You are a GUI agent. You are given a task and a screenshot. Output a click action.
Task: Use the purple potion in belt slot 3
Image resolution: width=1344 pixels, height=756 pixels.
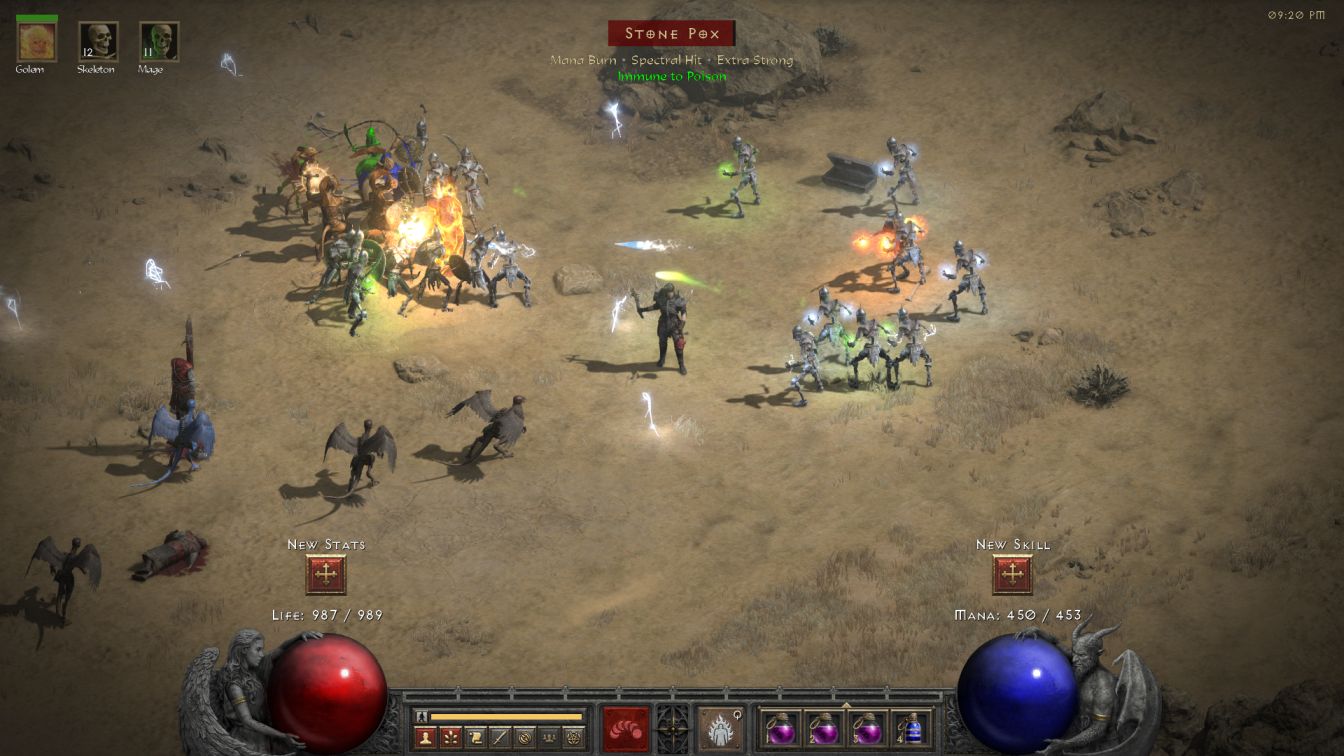[x=867, y=728]
